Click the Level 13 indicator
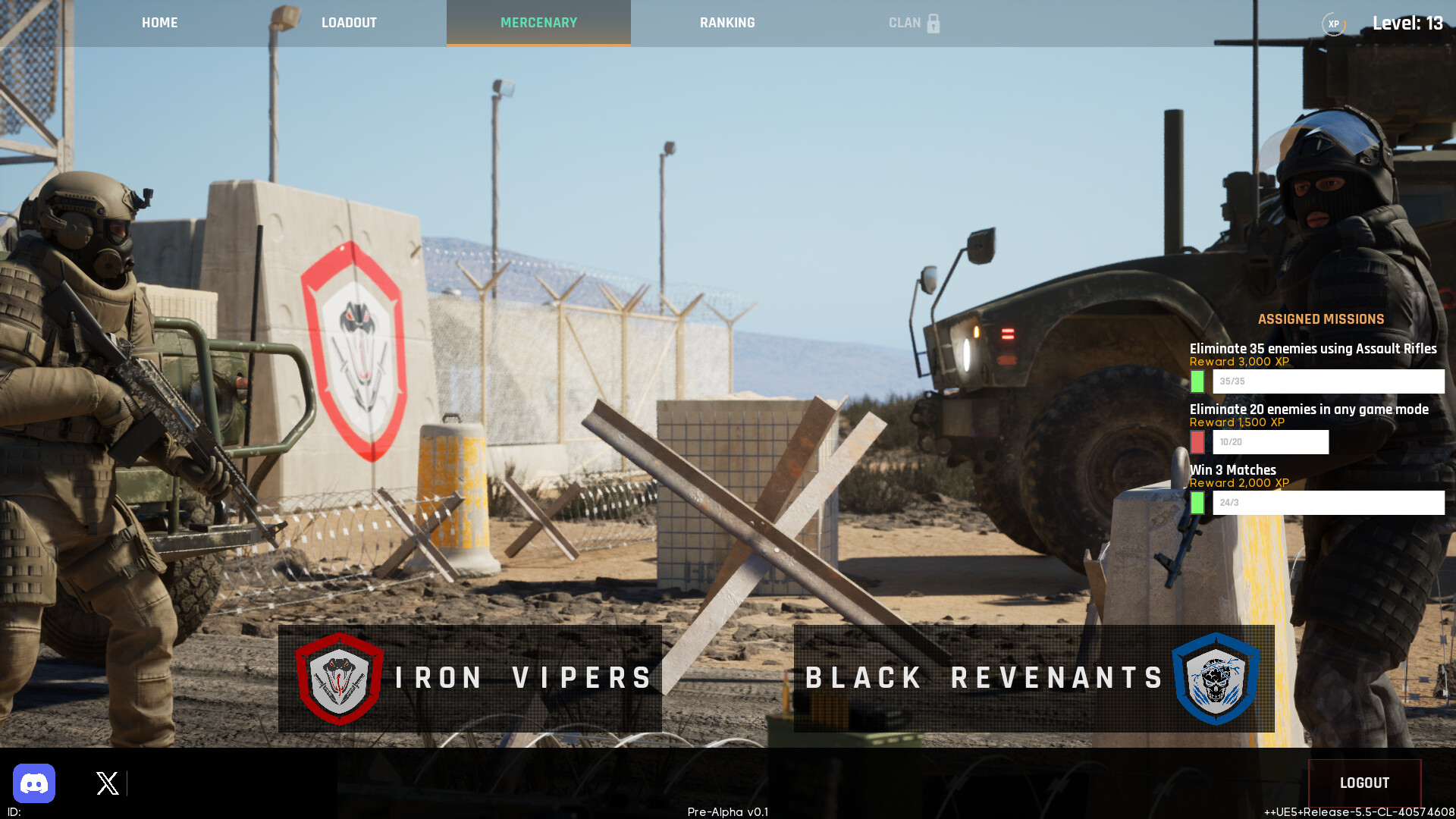This screenshot has width=1456, height=819. point(1408,23)
